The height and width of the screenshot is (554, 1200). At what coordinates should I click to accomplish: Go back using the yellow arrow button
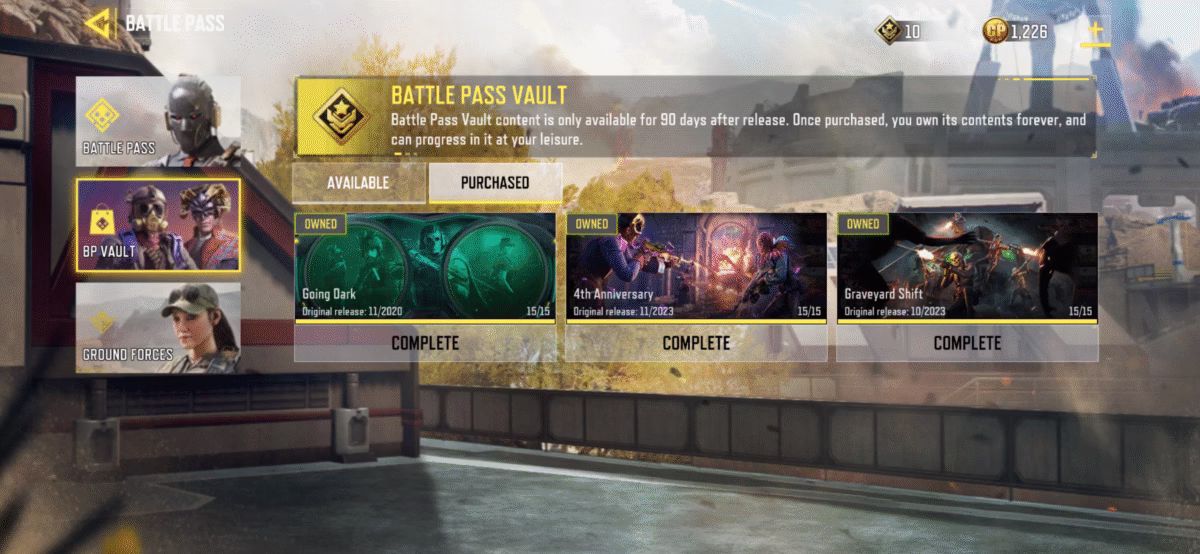(99, 22)
